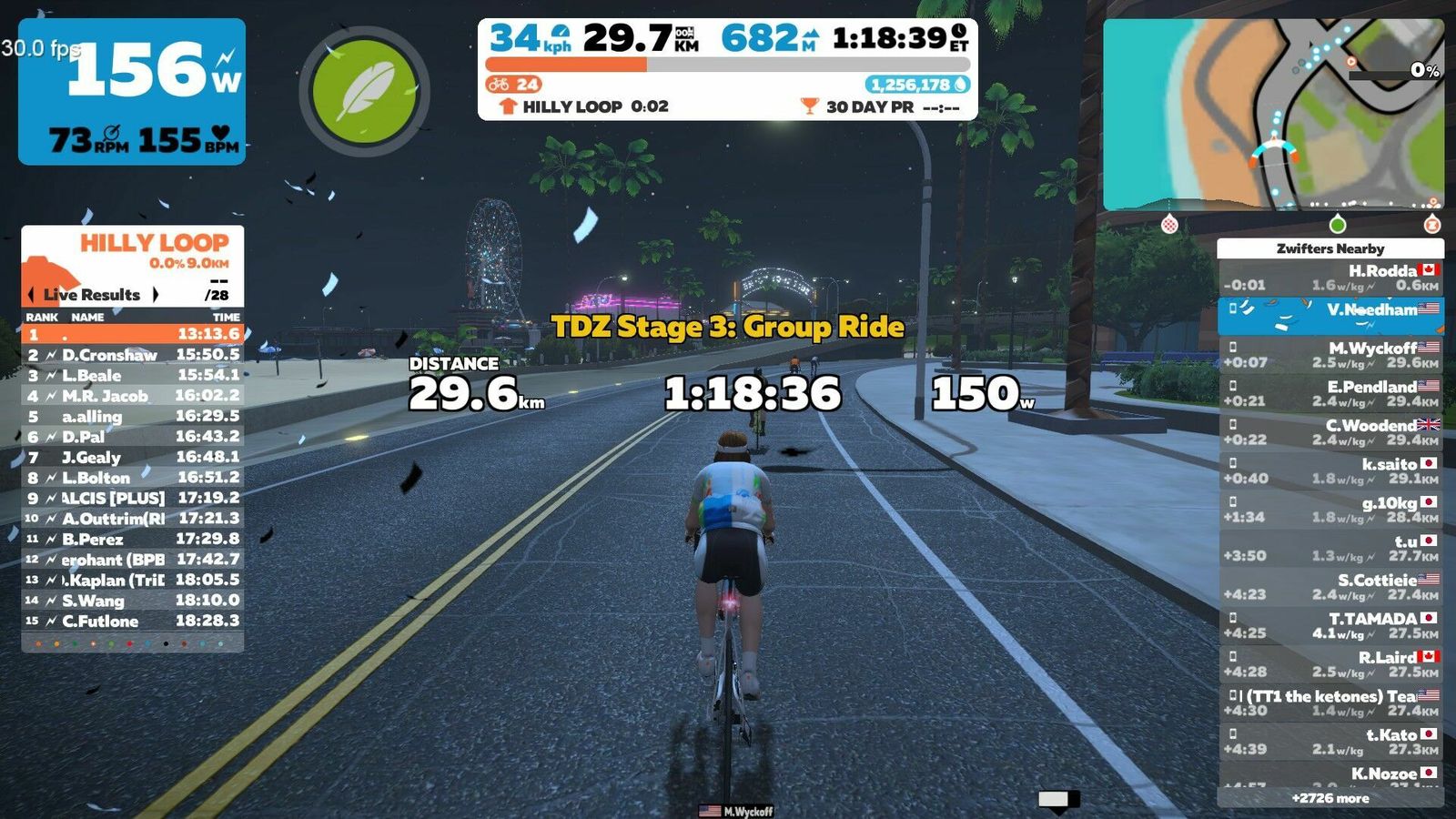Select T.TAMADA in the riders list

pyautogui.click(x=1330, y=625)
